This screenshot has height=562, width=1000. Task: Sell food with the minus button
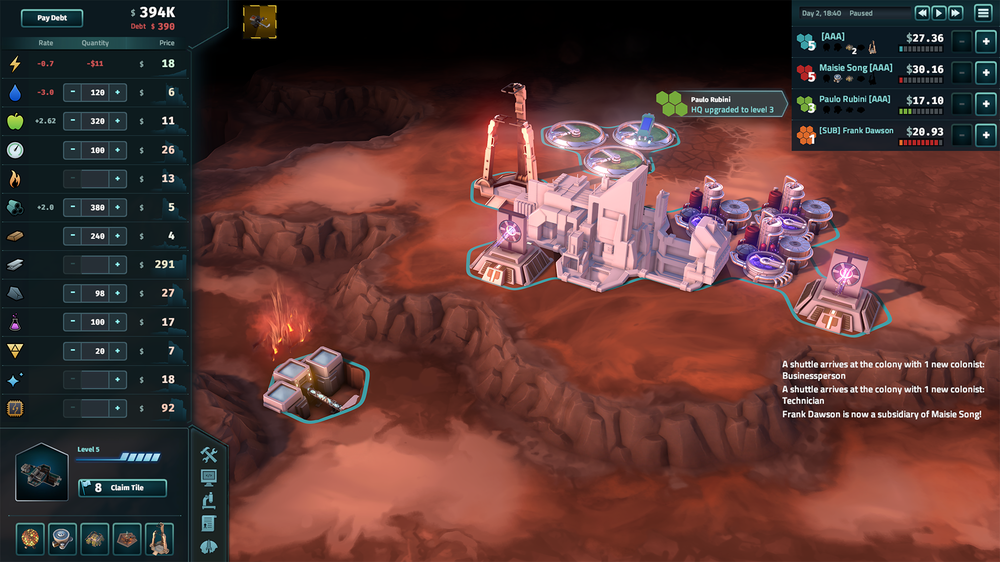point(72,121)
